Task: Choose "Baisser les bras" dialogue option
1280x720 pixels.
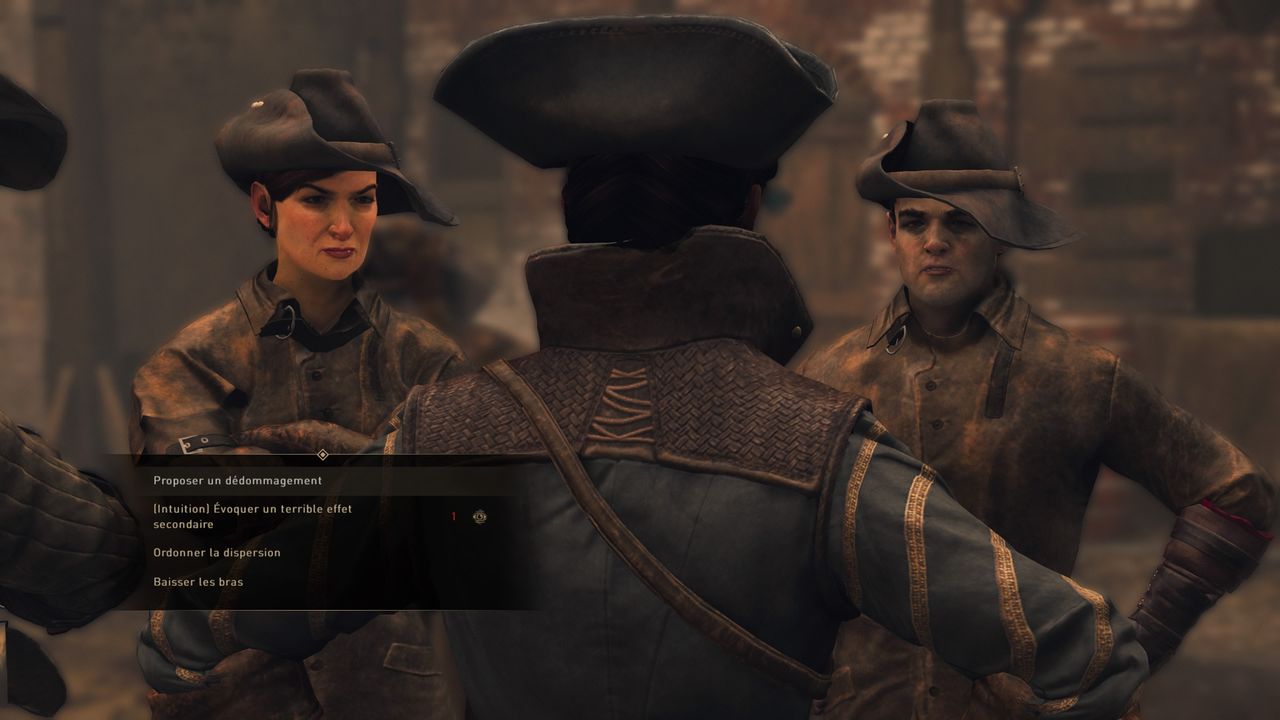Action: (198, 582)
